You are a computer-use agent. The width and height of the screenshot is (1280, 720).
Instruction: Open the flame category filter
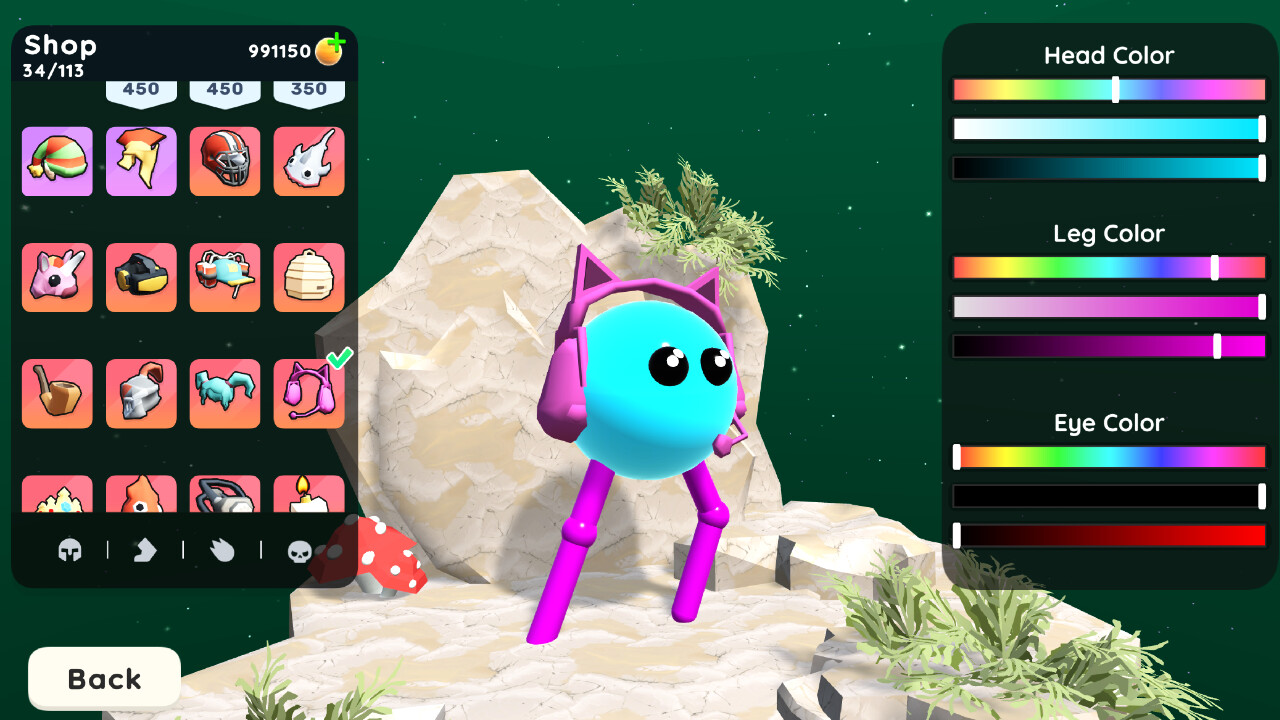pos(221,551)
